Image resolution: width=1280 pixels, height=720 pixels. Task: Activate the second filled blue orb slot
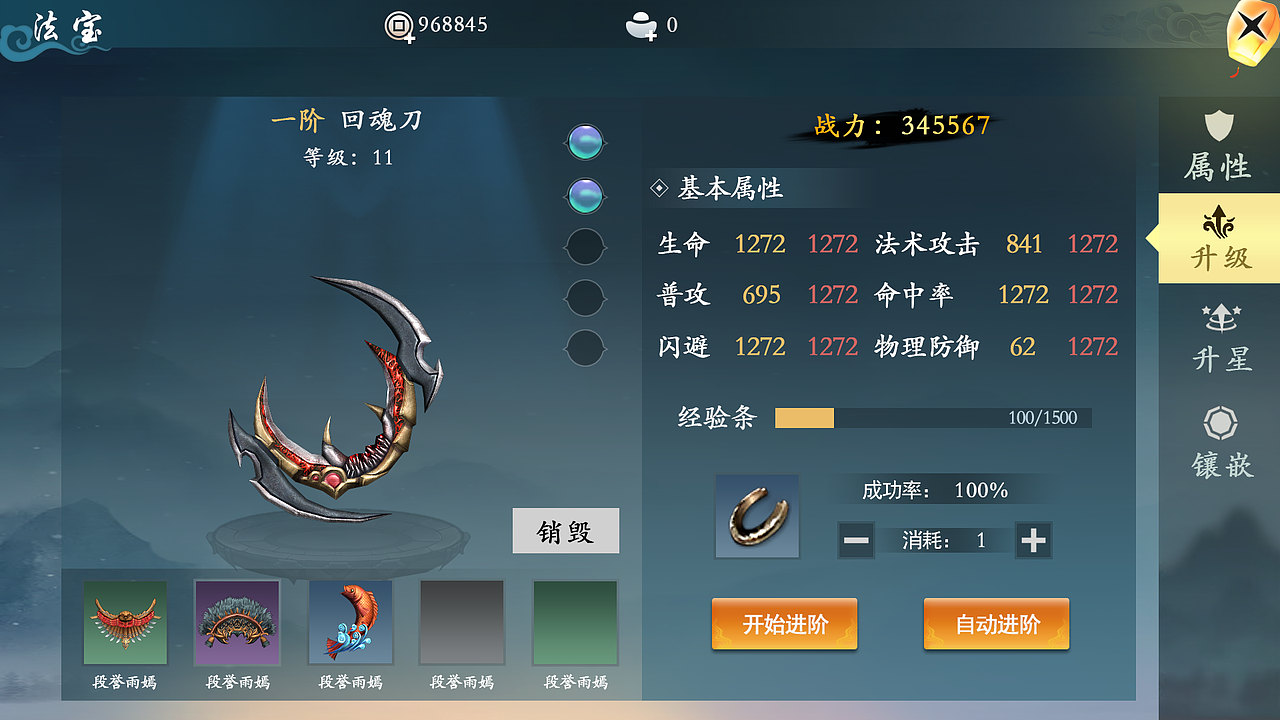click(585, 194)
